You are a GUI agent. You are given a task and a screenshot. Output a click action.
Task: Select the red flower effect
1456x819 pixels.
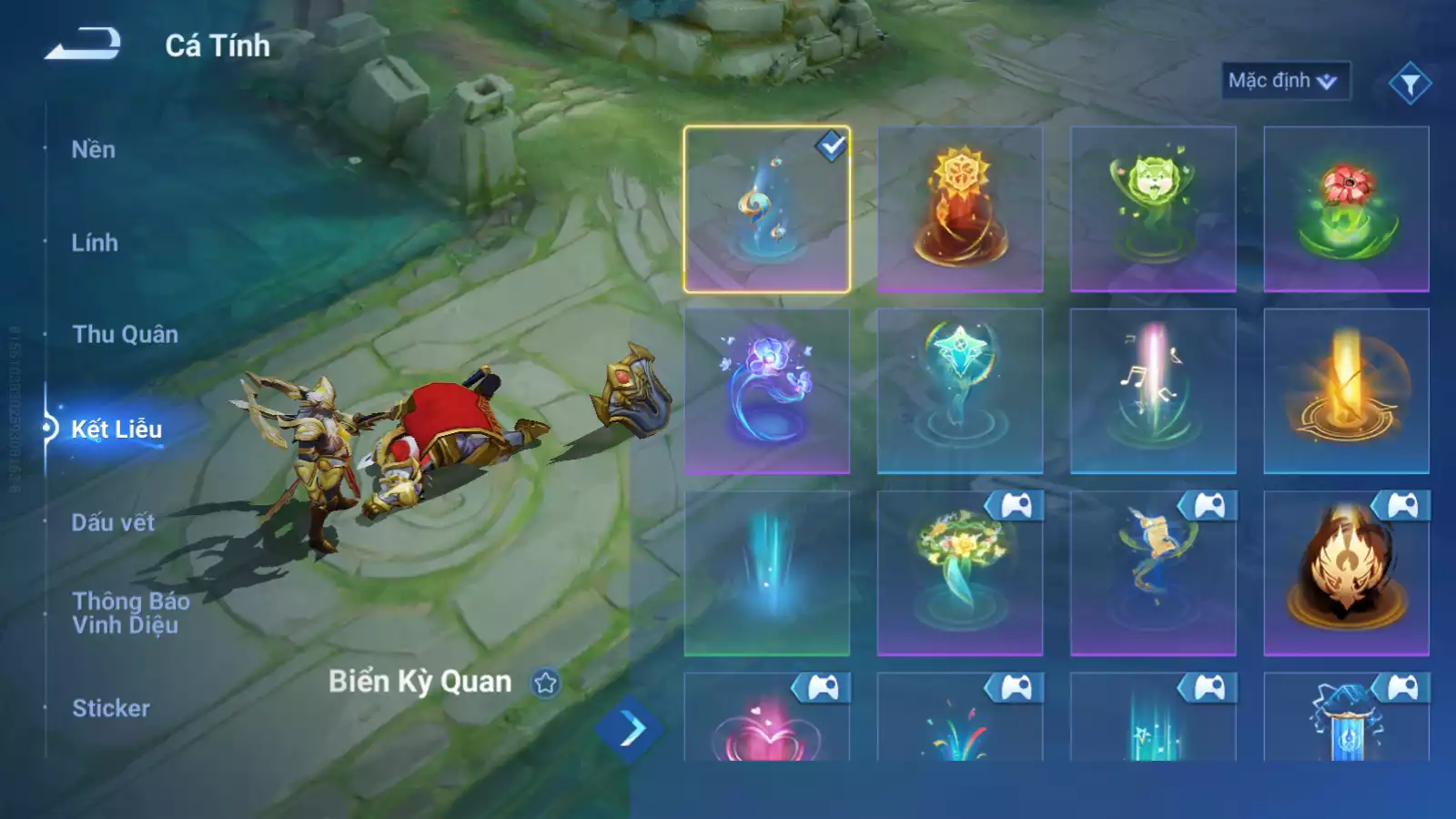1346,209
